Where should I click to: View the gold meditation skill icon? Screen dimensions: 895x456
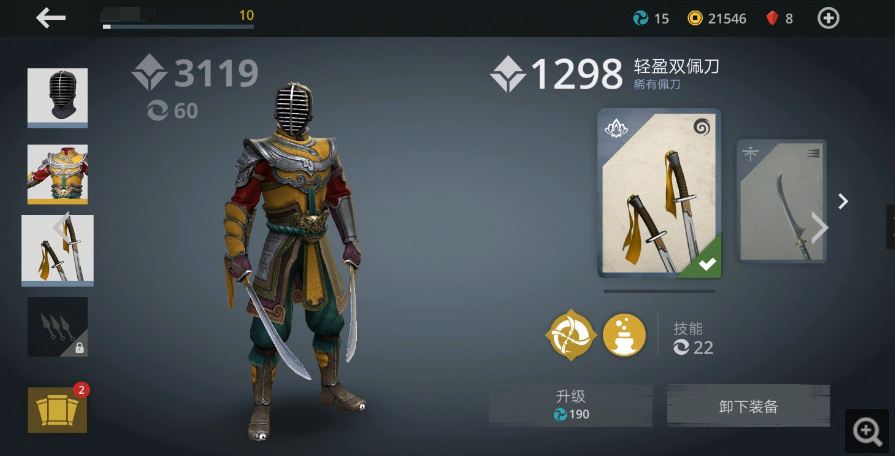pos(624,335)
